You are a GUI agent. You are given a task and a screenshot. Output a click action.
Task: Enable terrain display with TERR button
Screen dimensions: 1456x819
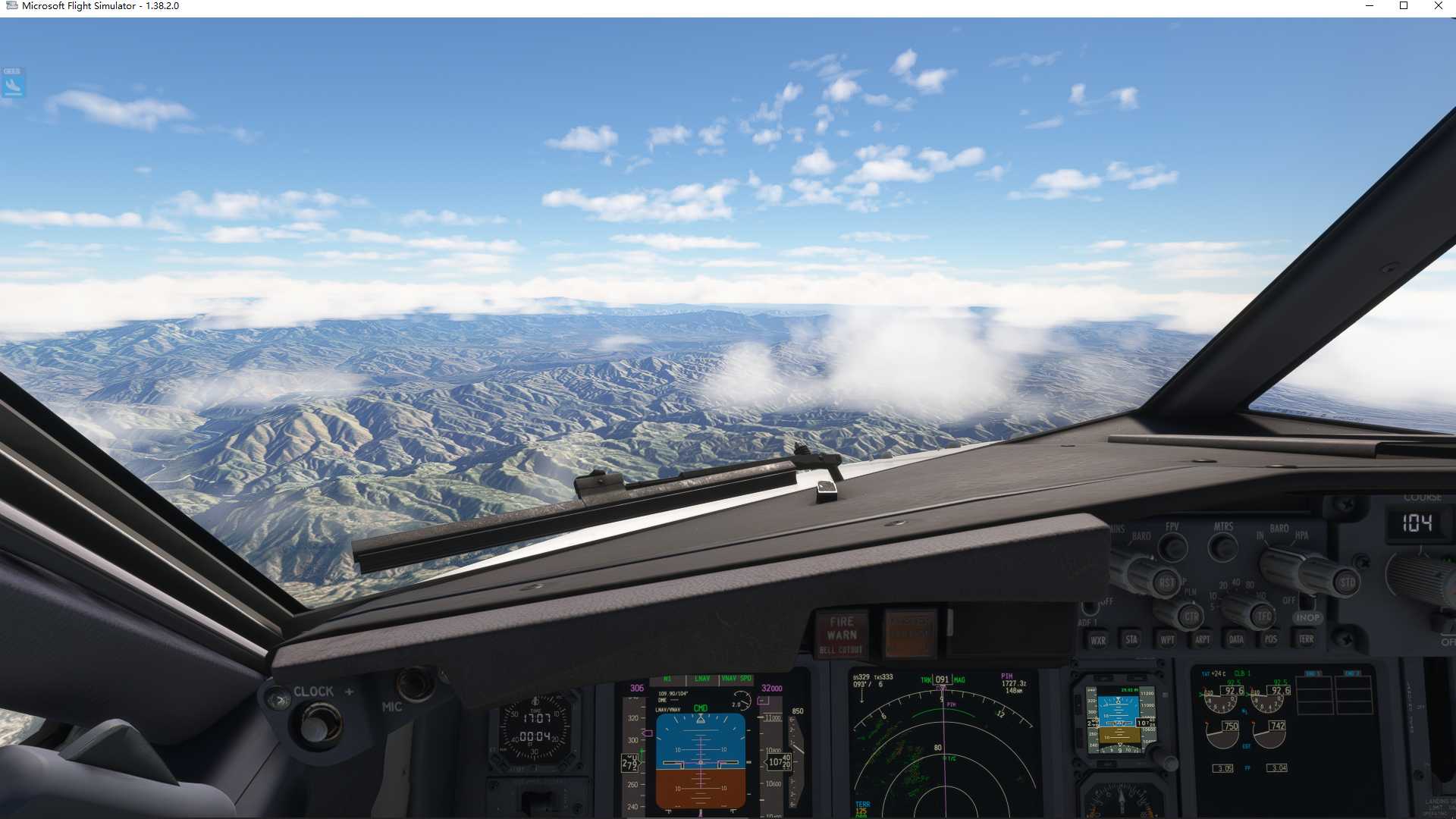click(1307, 639)
